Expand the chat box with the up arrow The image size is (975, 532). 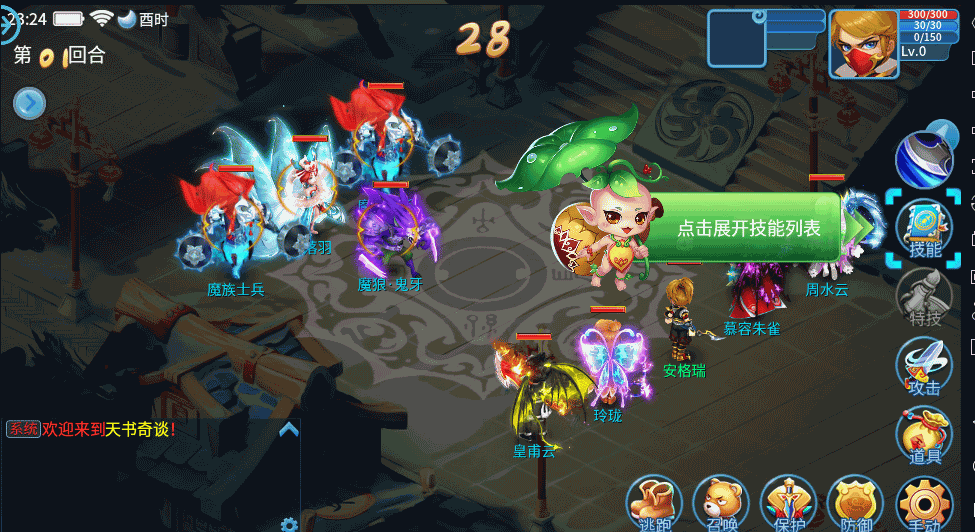[288, 430]
